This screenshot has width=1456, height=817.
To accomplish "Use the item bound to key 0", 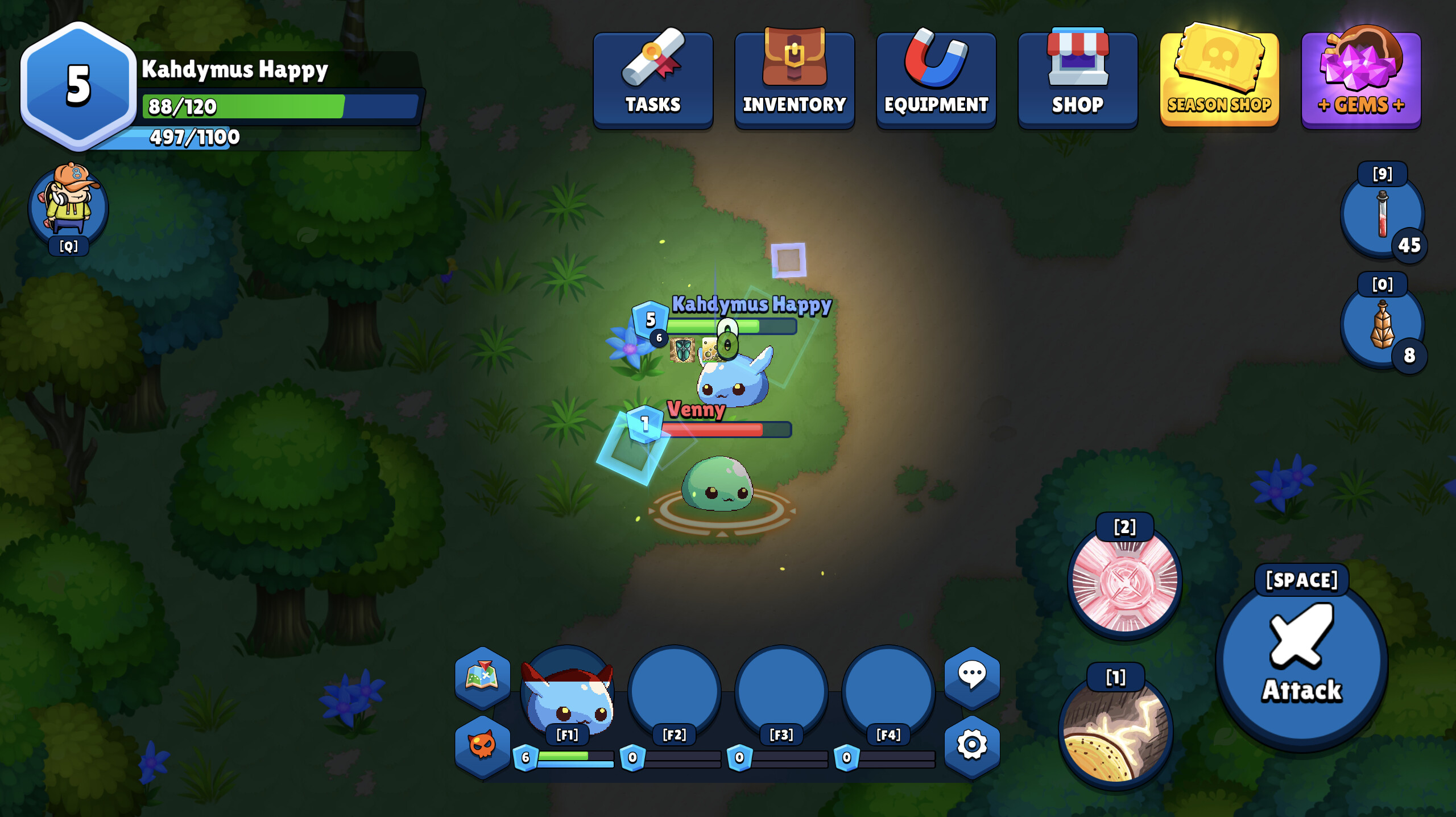I will point(1382,324).
